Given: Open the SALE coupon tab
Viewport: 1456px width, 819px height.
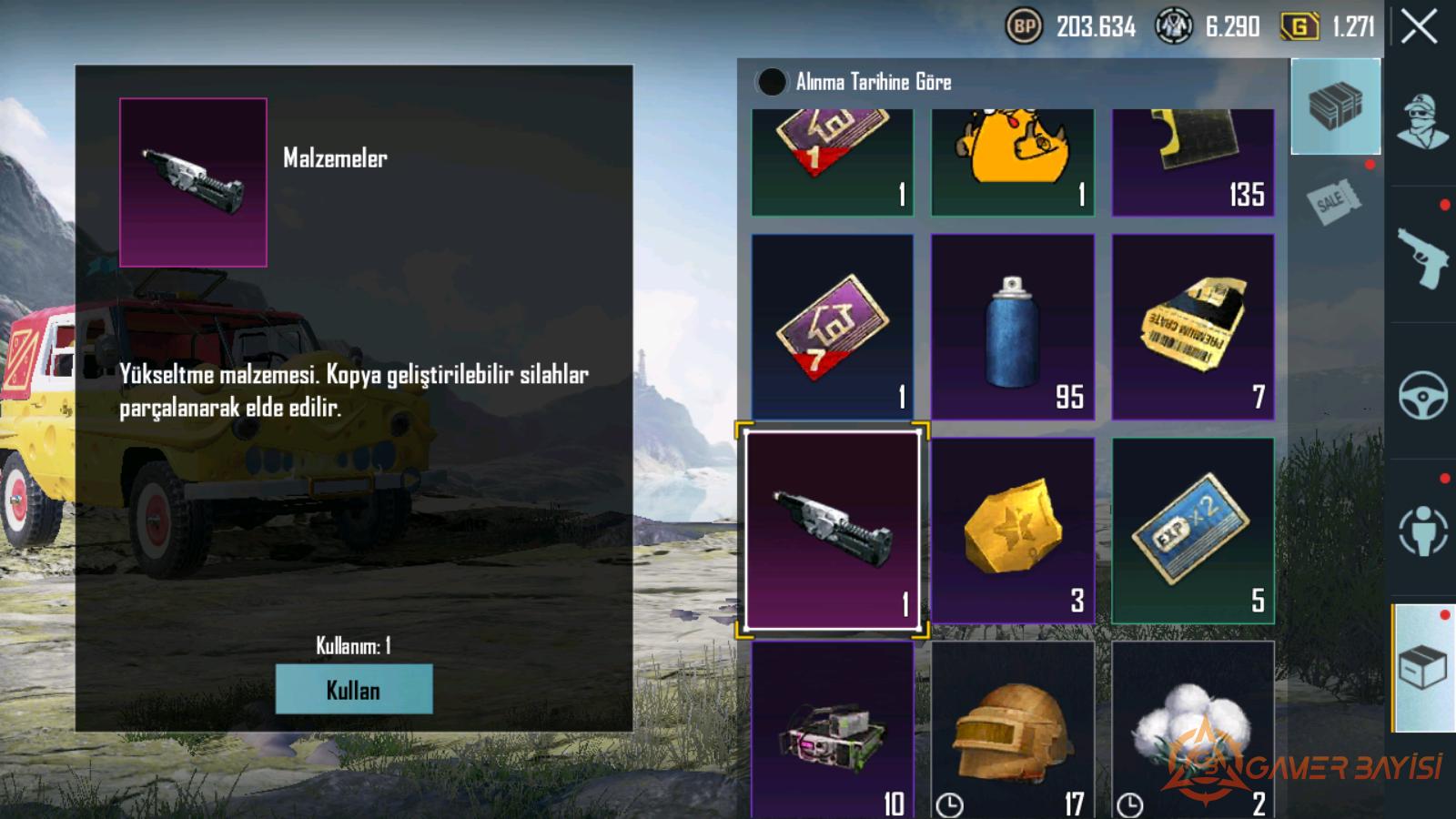Looking at the screenshot, I should click(1333, 200).
